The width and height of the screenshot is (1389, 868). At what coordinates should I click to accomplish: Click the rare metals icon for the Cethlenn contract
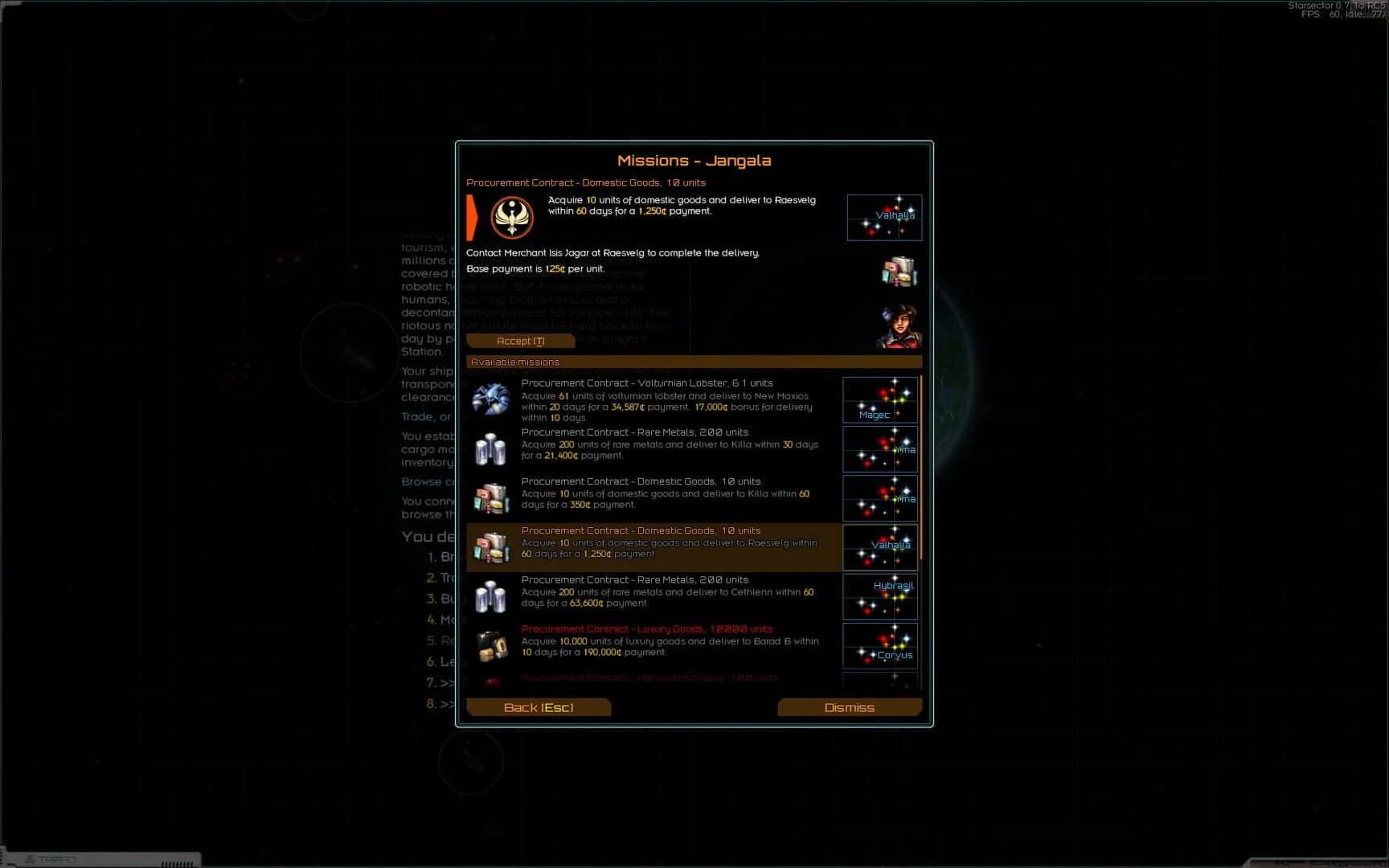point(492,596)
